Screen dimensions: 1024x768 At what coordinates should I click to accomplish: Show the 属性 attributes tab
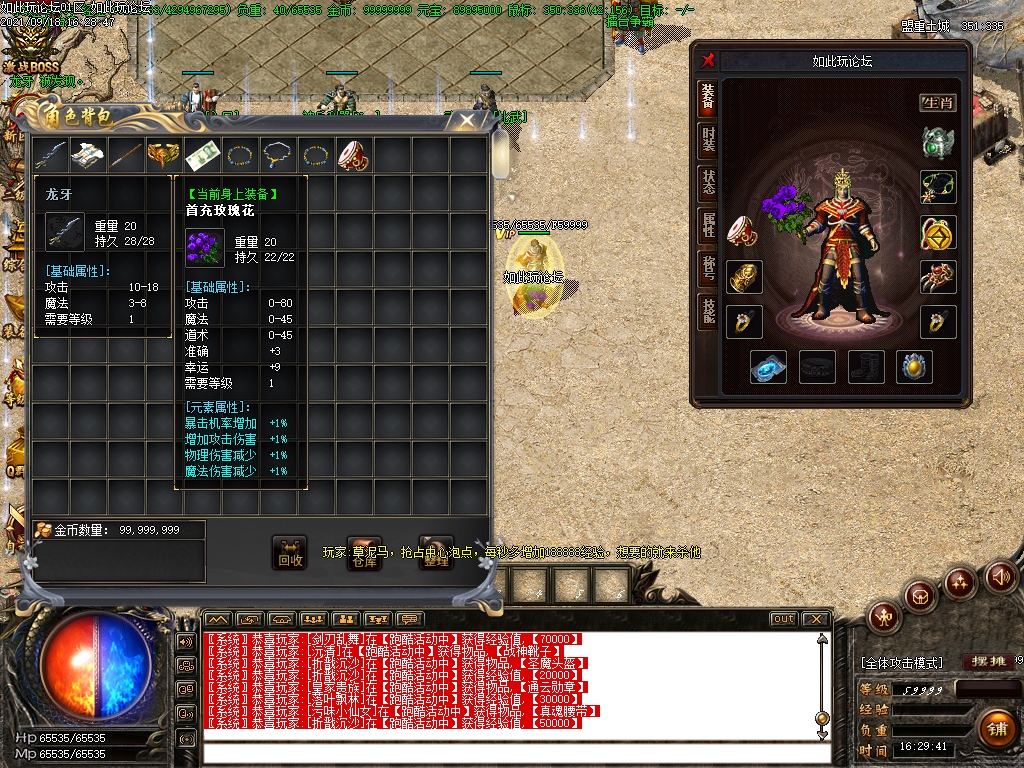[x=708, y=226]
